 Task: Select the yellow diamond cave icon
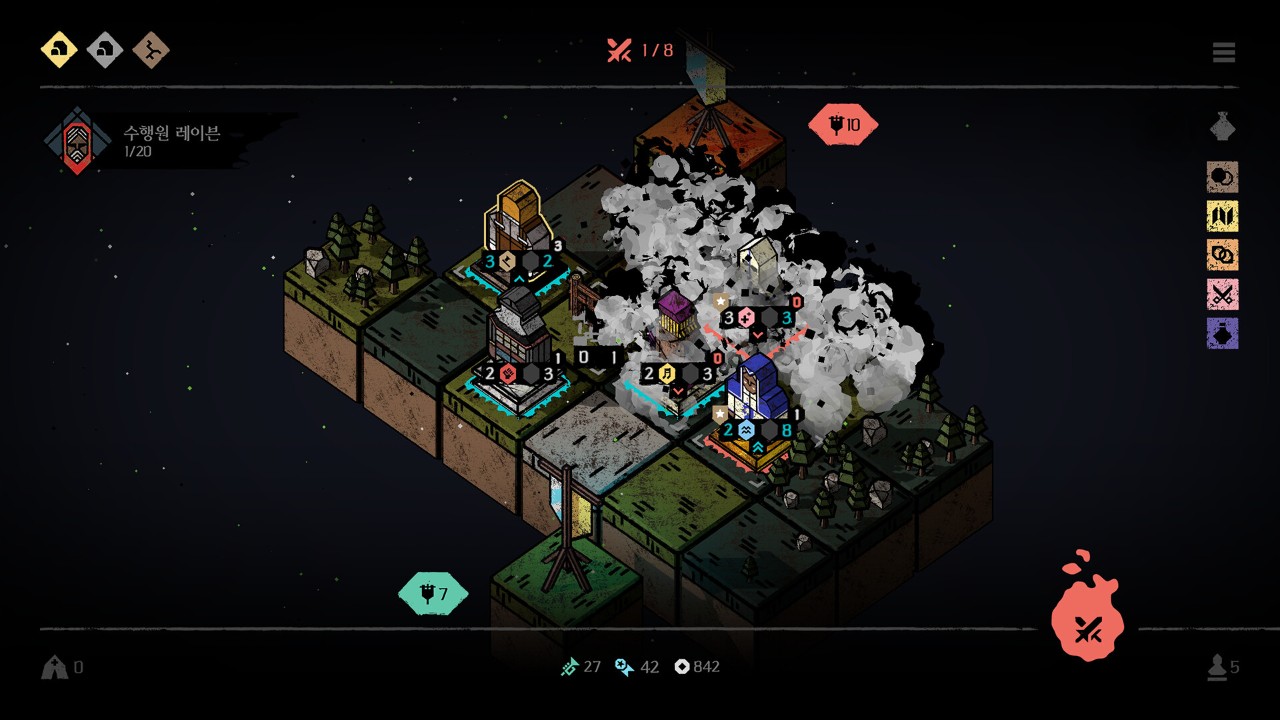point(59,49)
